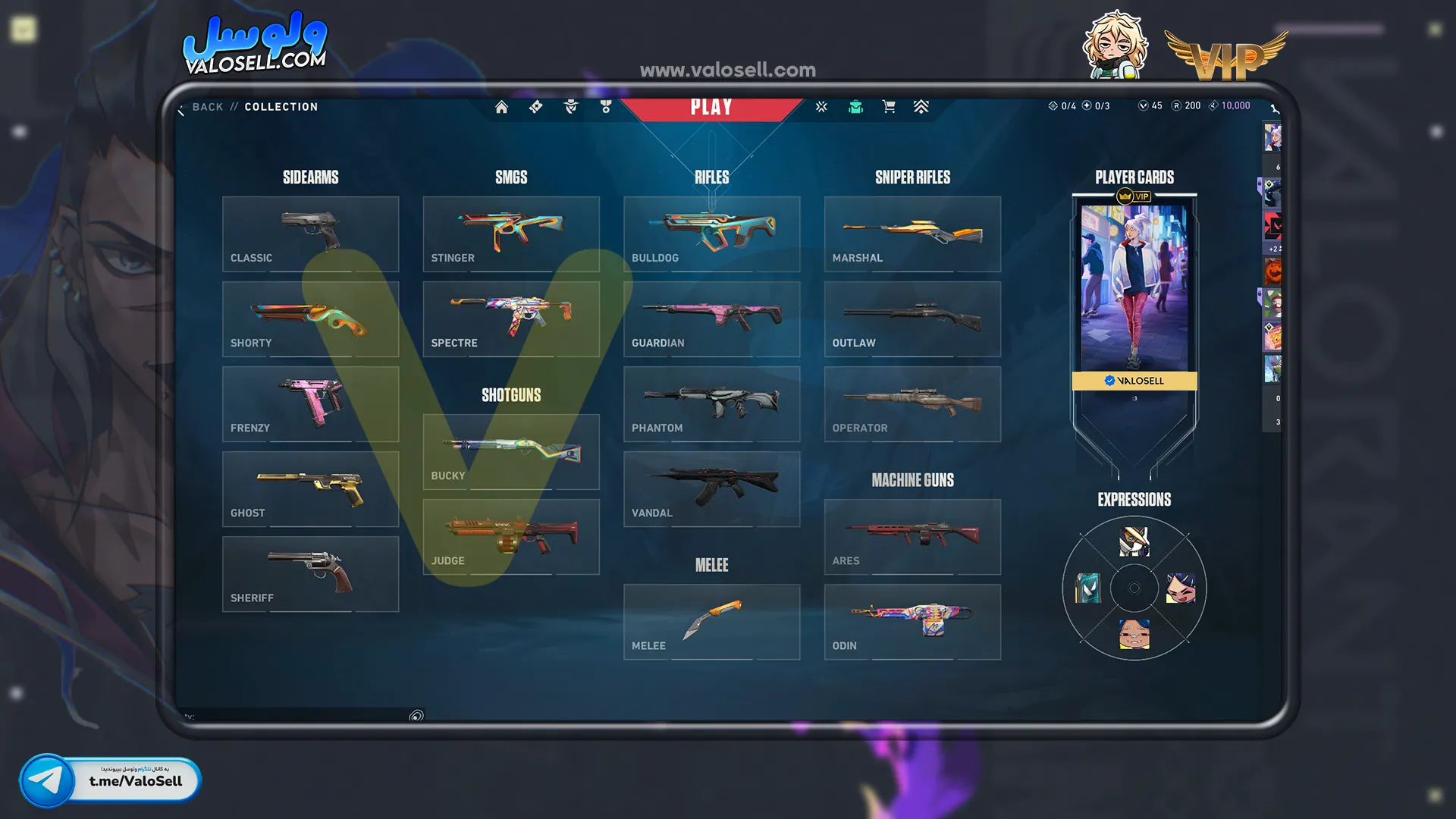Open the Stinger SMG slot
The image size is (1456, 819).
(510, 234)
